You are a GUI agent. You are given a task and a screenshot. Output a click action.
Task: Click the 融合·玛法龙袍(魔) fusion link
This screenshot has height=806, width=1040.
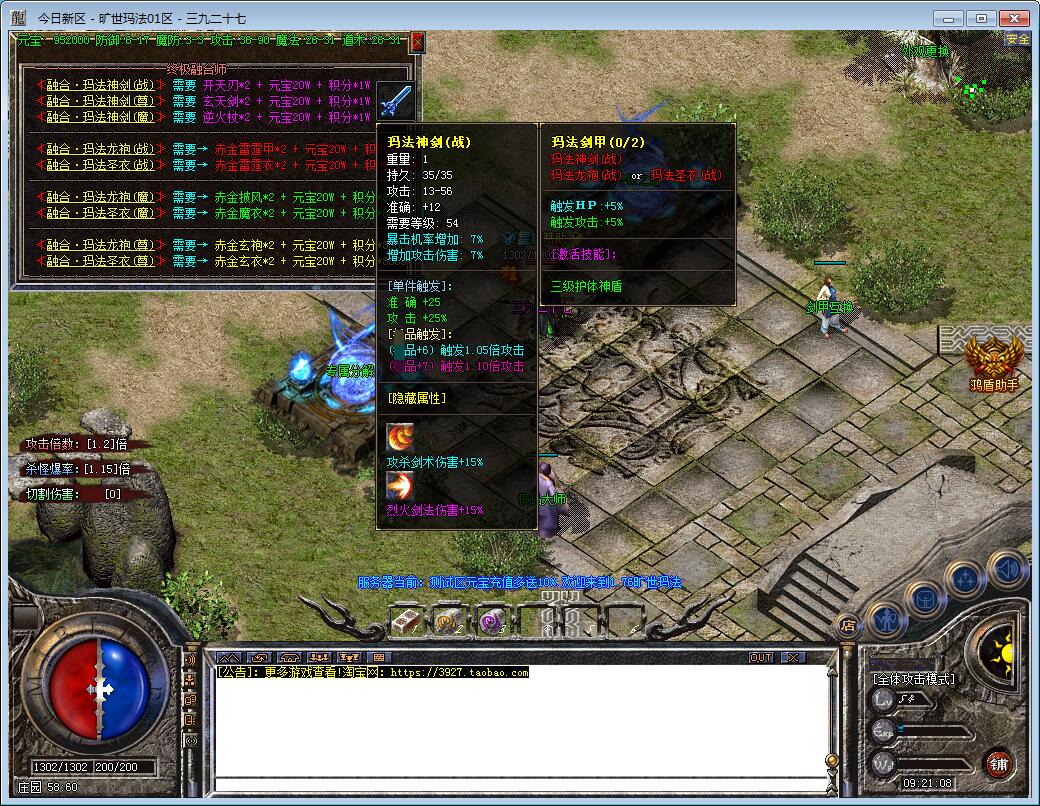[x=100, y=197]
